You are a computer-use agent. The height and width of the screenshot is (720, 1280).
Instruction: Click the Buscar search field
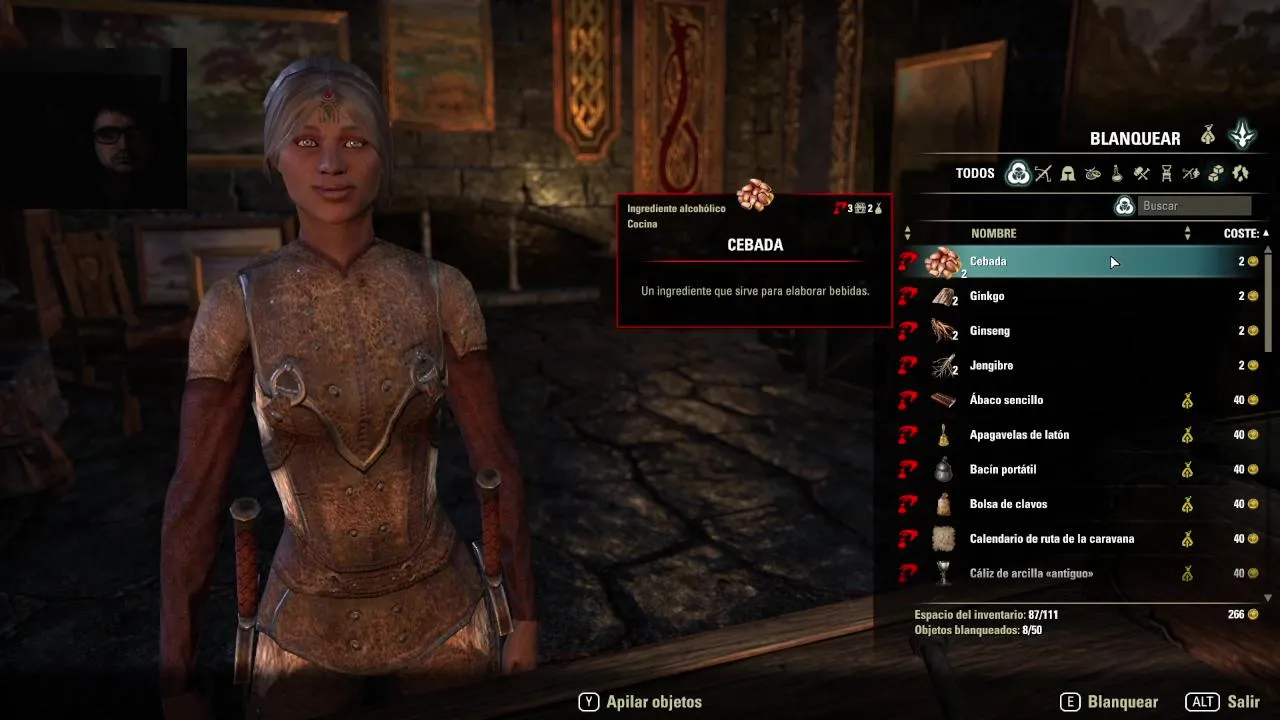[1194, 206]
